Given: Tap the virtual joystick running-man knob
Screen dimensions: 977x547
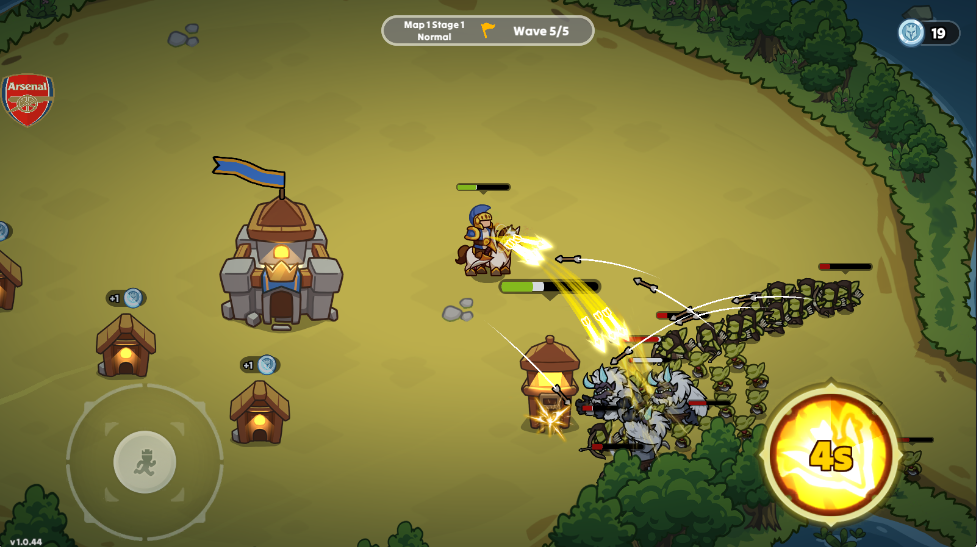Looking at the screenshot, I should pos(145,461).
